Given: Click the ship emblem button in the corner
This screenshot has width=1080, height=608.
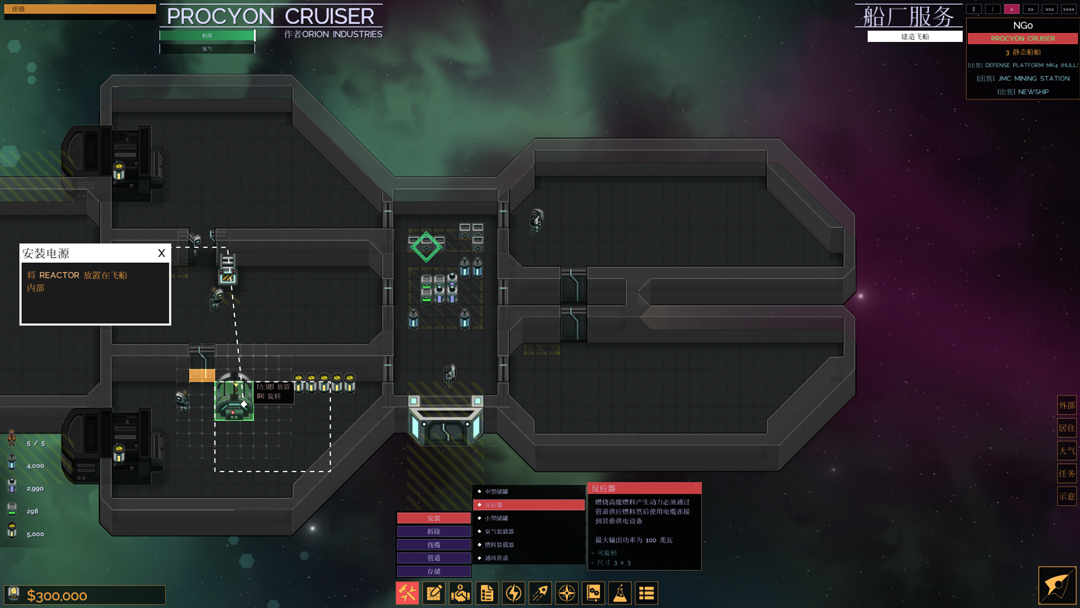Looking at the screenshot, I should (x=1057, y=585).
